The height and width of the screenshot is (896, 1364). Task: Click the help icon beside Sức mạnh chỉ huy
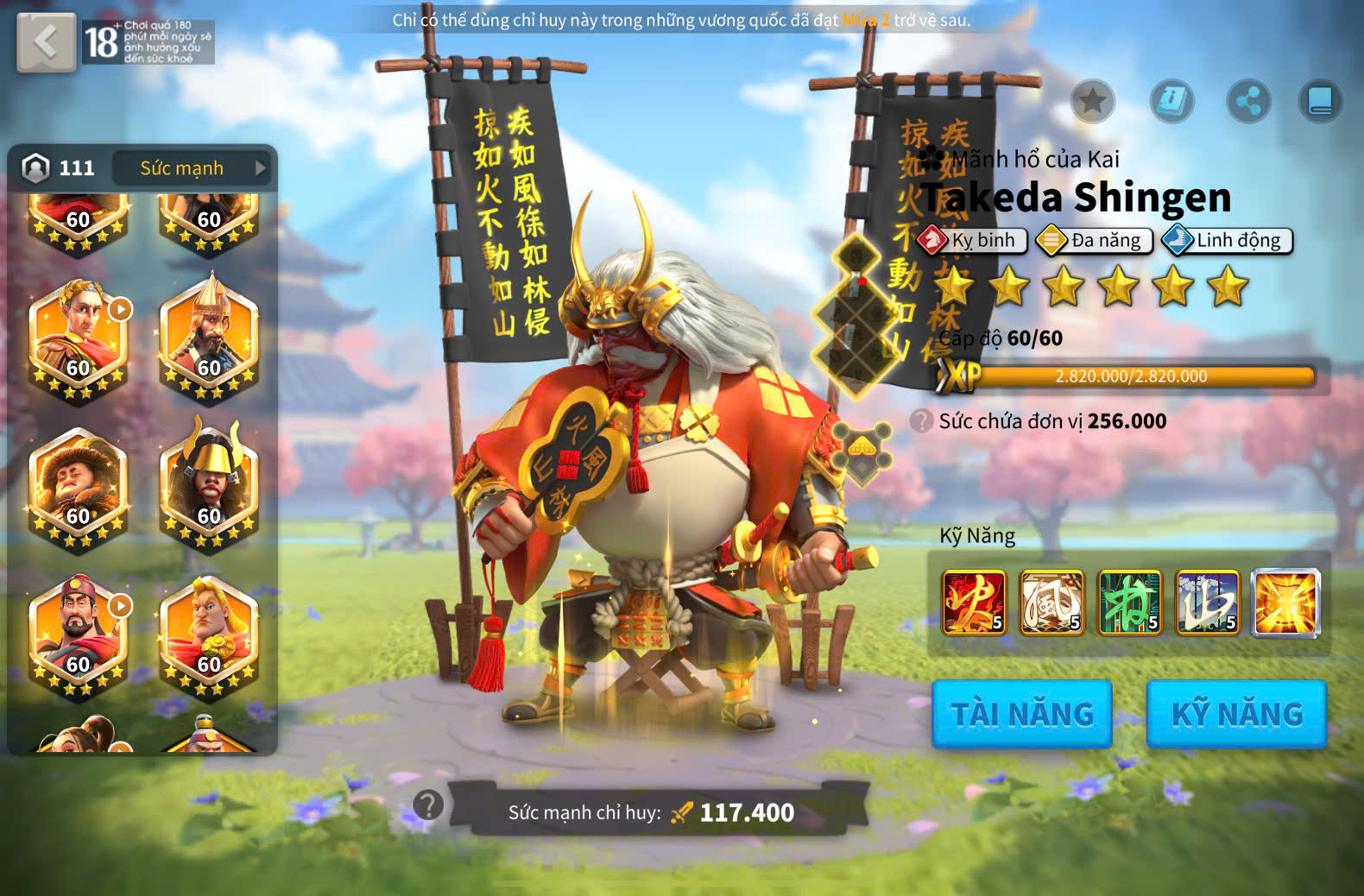(x=428, y=805)
